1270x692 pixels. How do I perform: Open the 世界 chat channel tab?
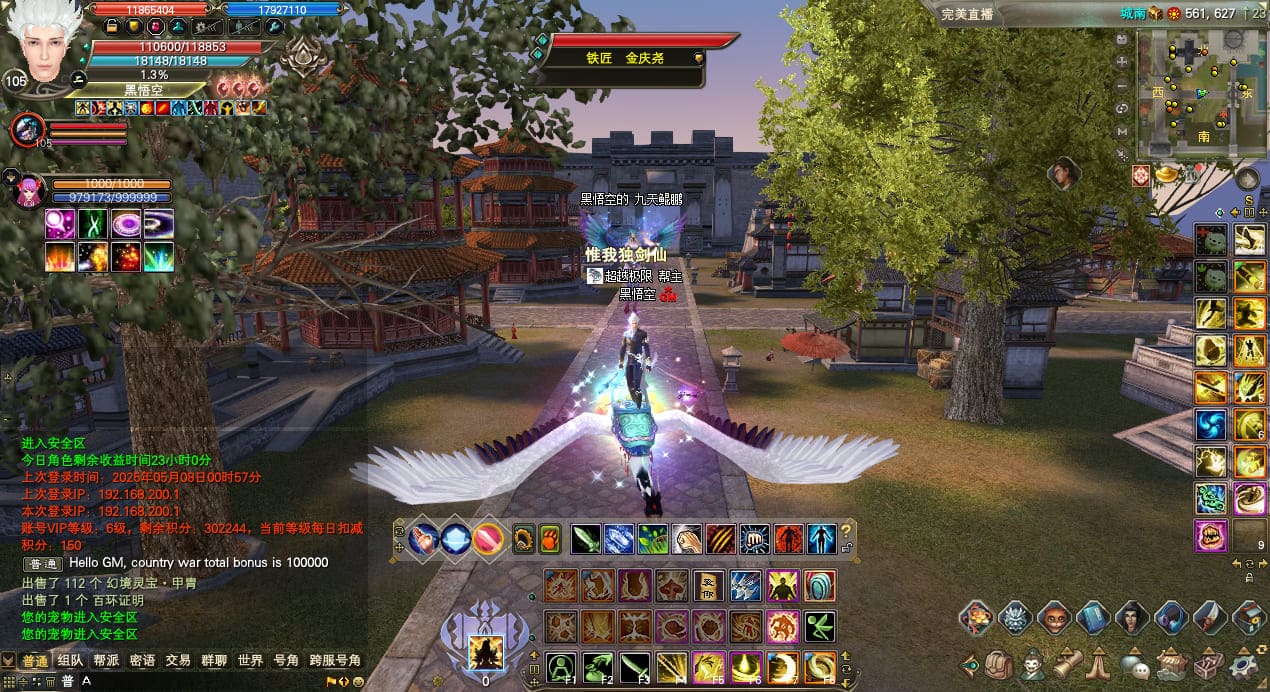(250, 661)
